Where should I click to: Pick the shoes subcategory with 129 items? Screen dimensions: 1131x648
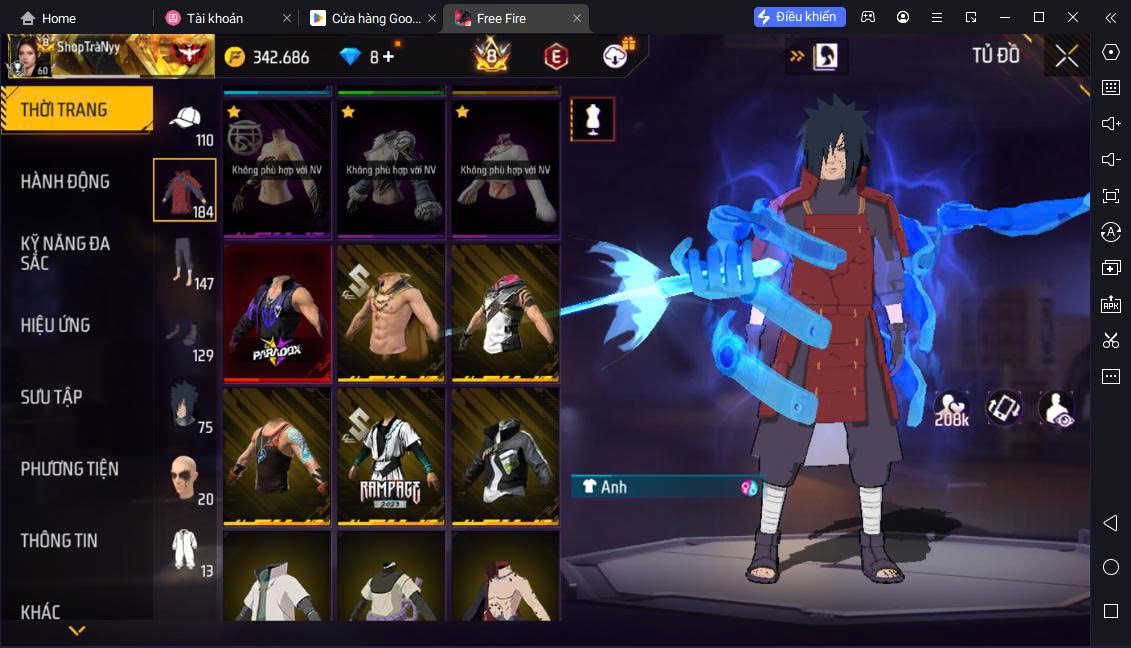tap(185, 337)
